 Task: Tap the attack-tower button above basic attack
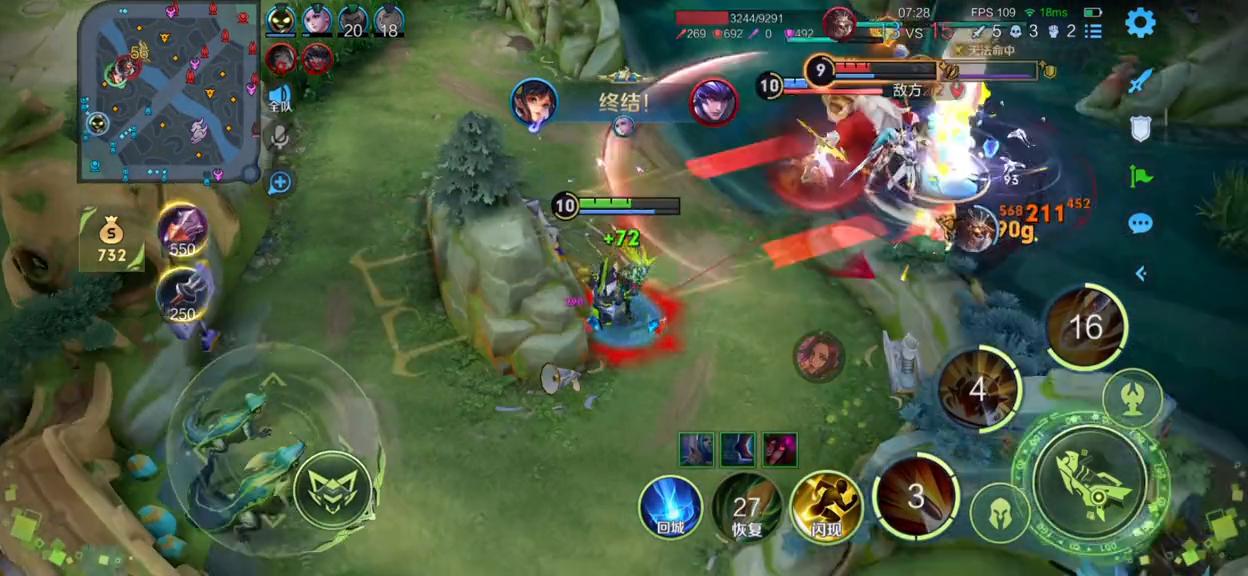tap(1133, 398)
